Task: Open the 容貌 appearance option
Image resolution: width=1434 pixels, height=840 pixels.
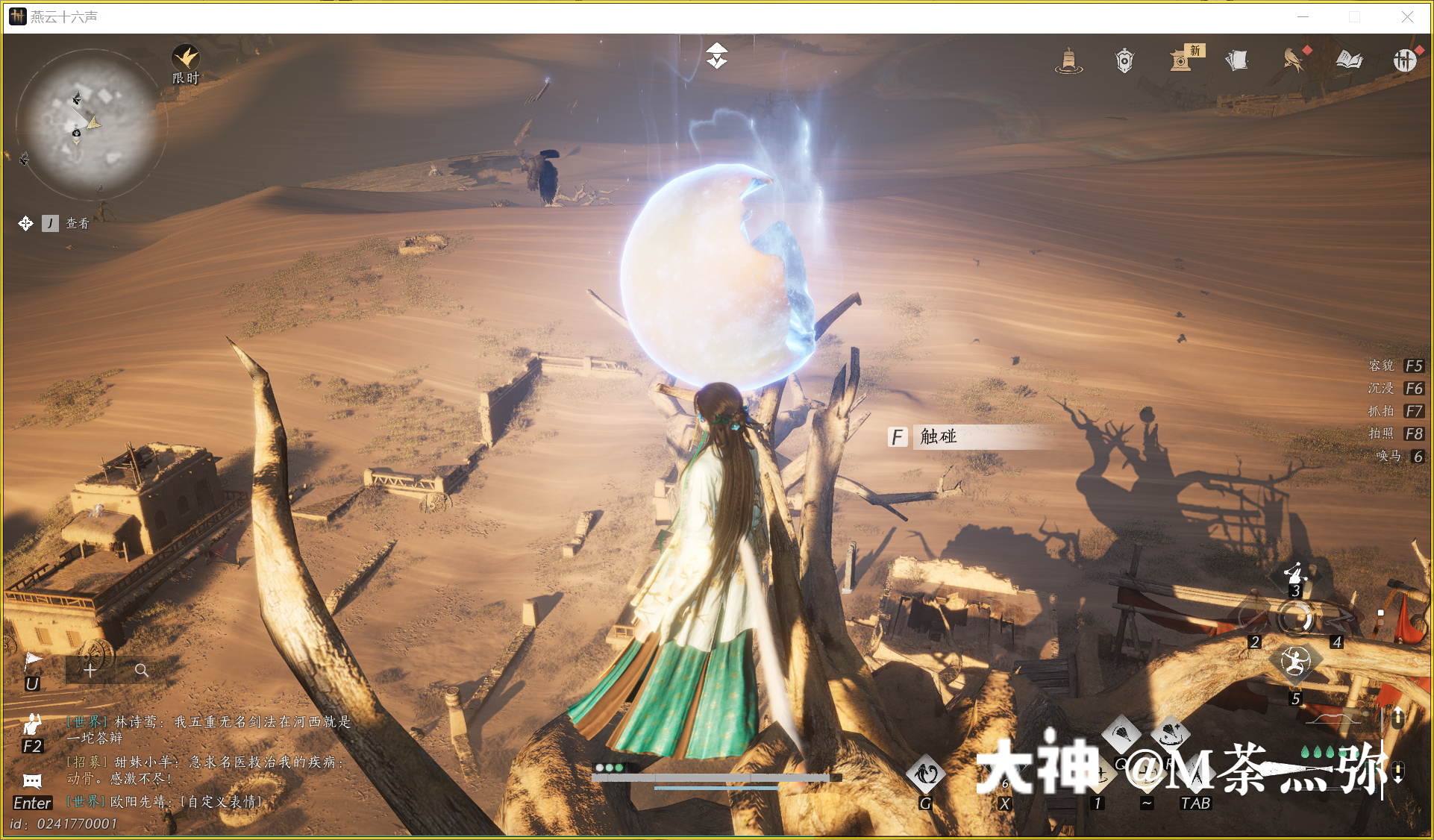Action: (x=1382, y=366)
